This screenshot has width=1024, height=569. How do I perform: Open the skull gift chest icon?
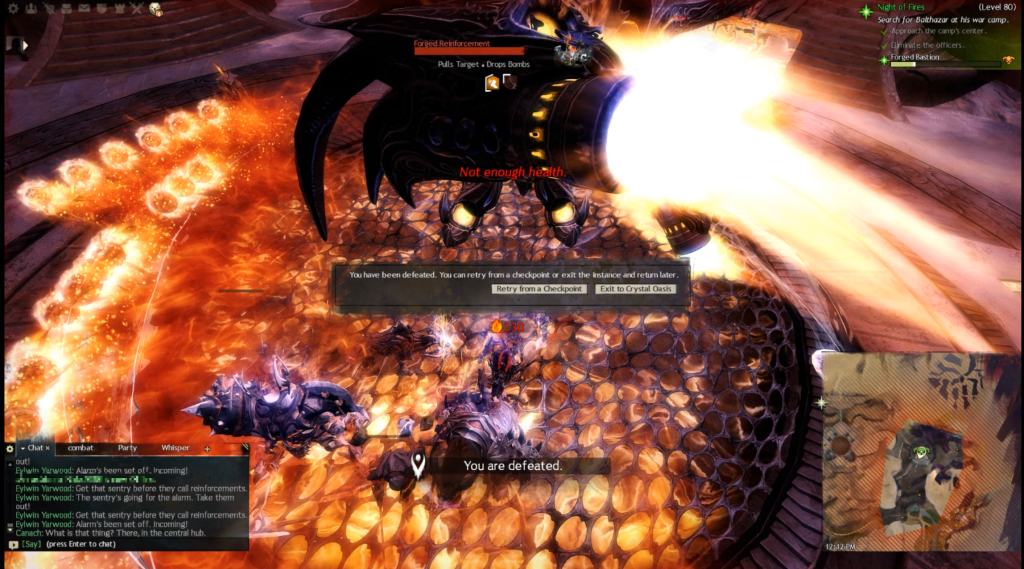tap(156, 9)
